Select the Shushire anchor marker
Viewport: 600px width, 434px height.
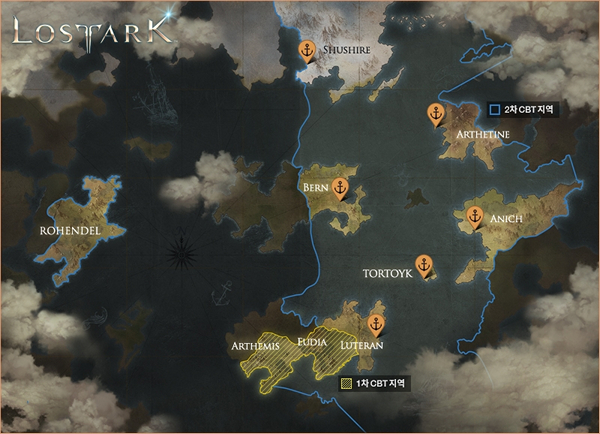309,49
